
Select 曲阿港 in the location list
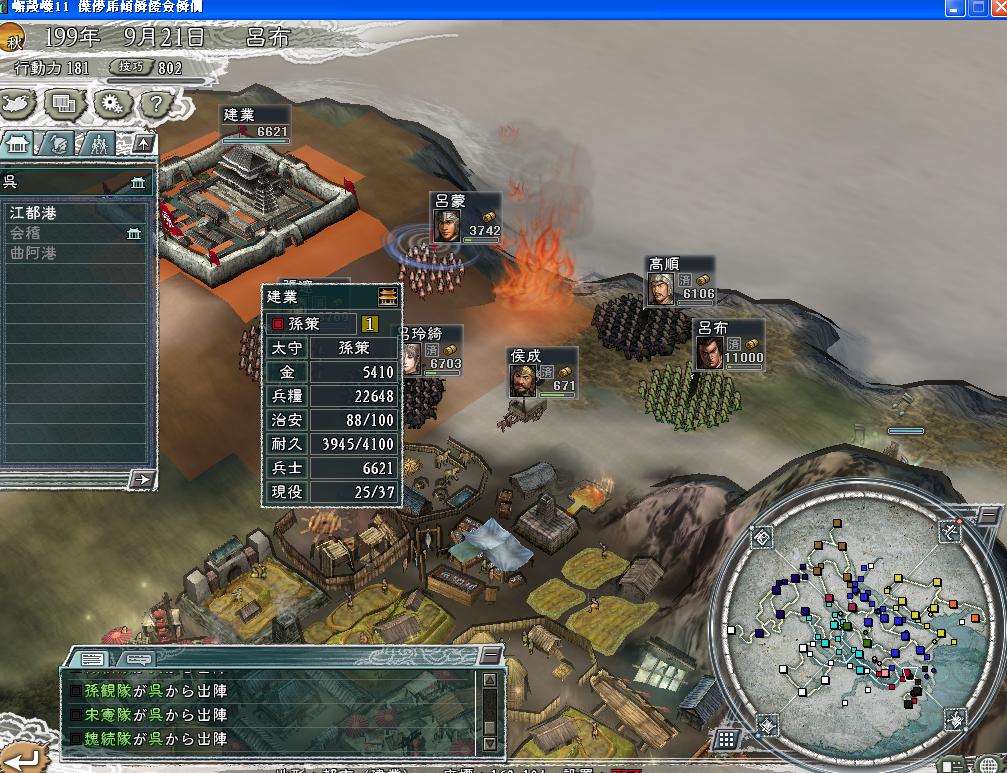coord(33,253)
